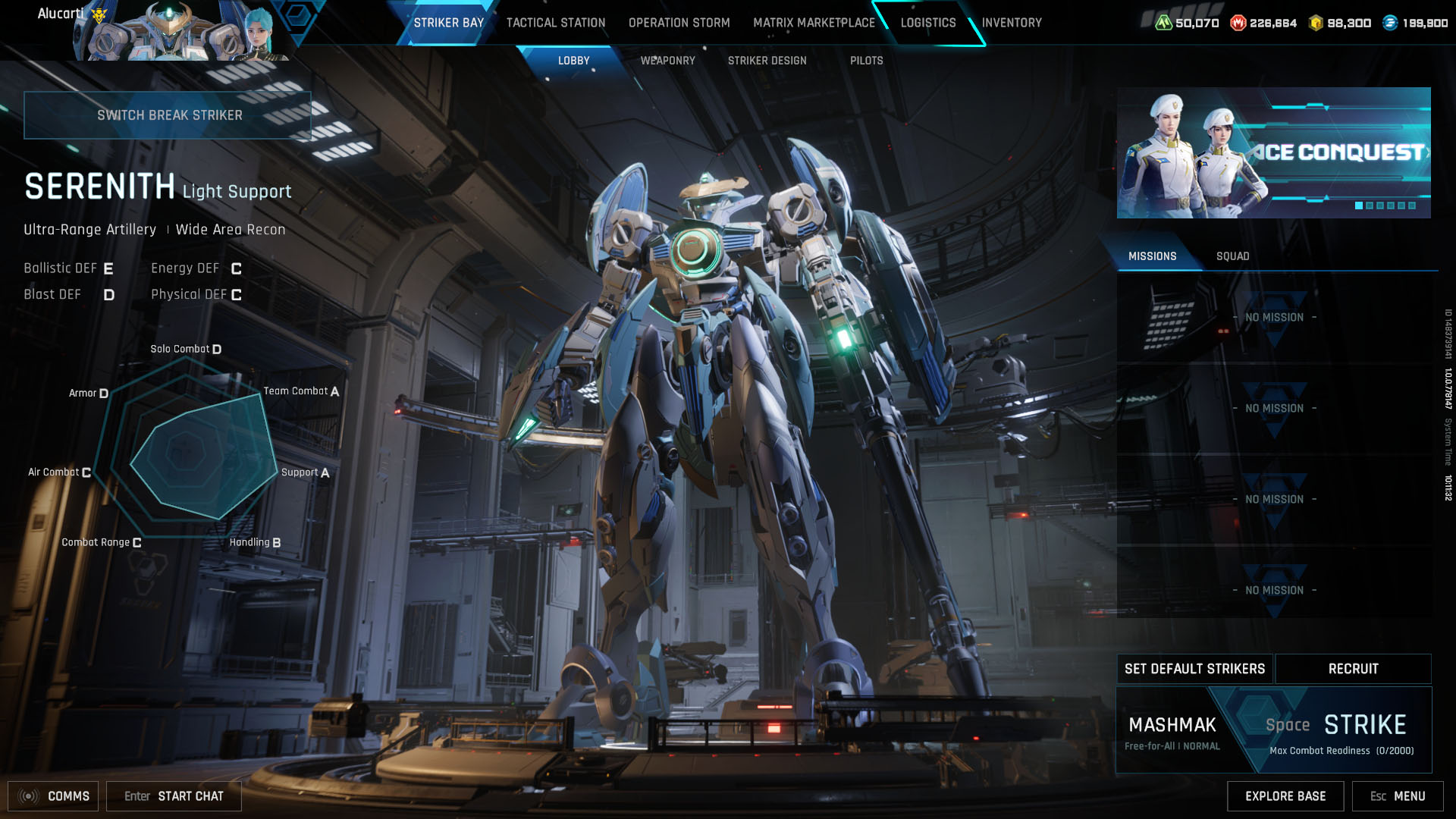This screenshot has height=819, width=1456.
Task: Navigate to the WEAPONRY menu
Action: (668, 61)
